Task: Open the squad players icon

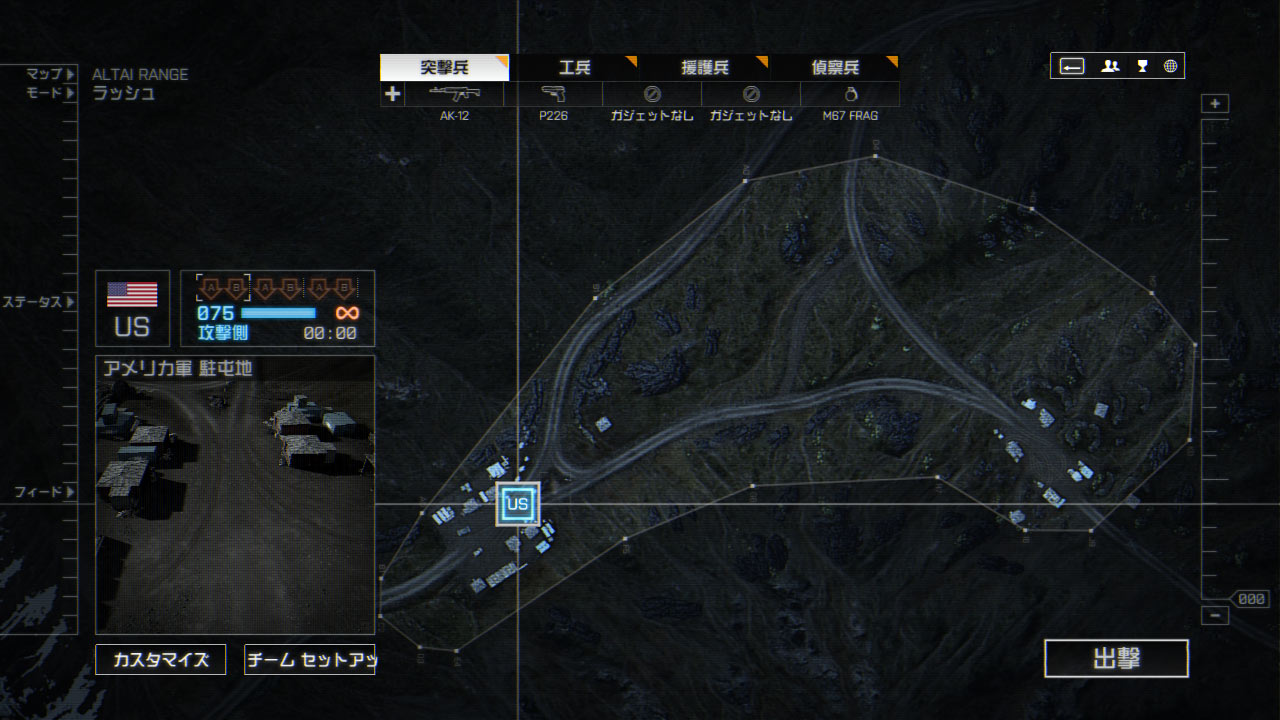Action: tap(1110, 66)
